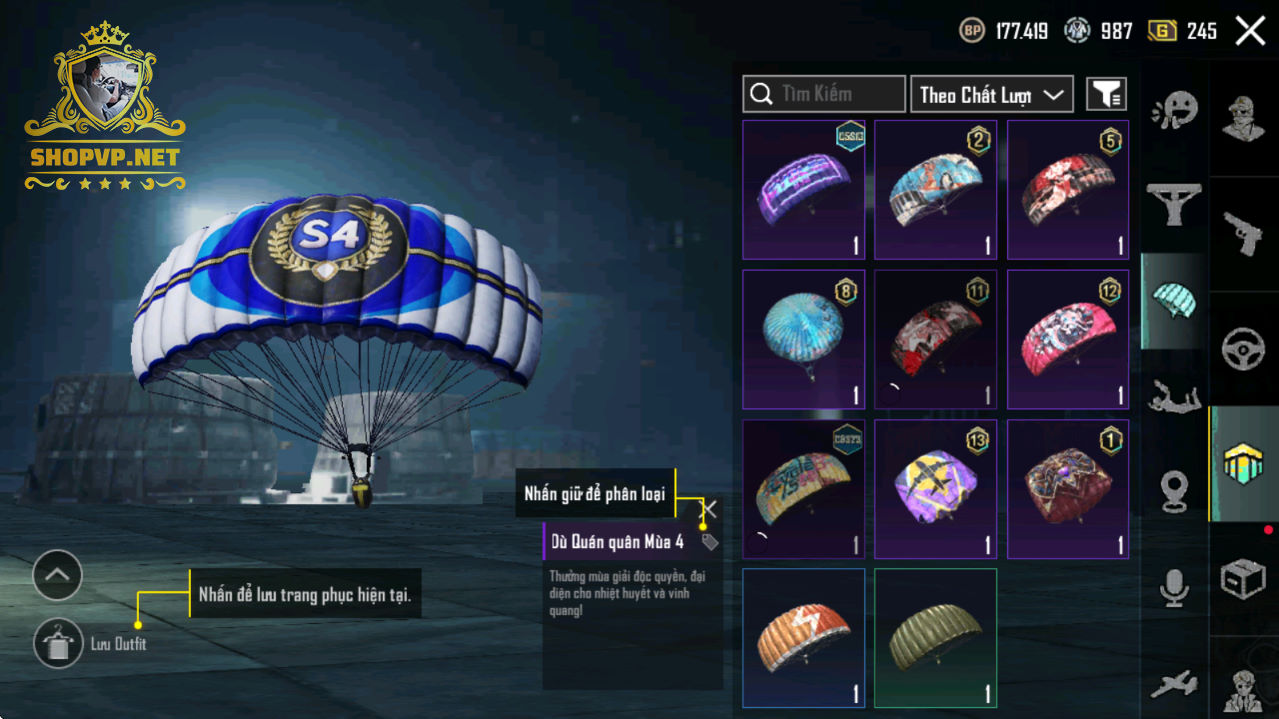The height and width of the screenshot is (719, 1279).
Task: Close the inventory screen
Action: pos(1250,31)
